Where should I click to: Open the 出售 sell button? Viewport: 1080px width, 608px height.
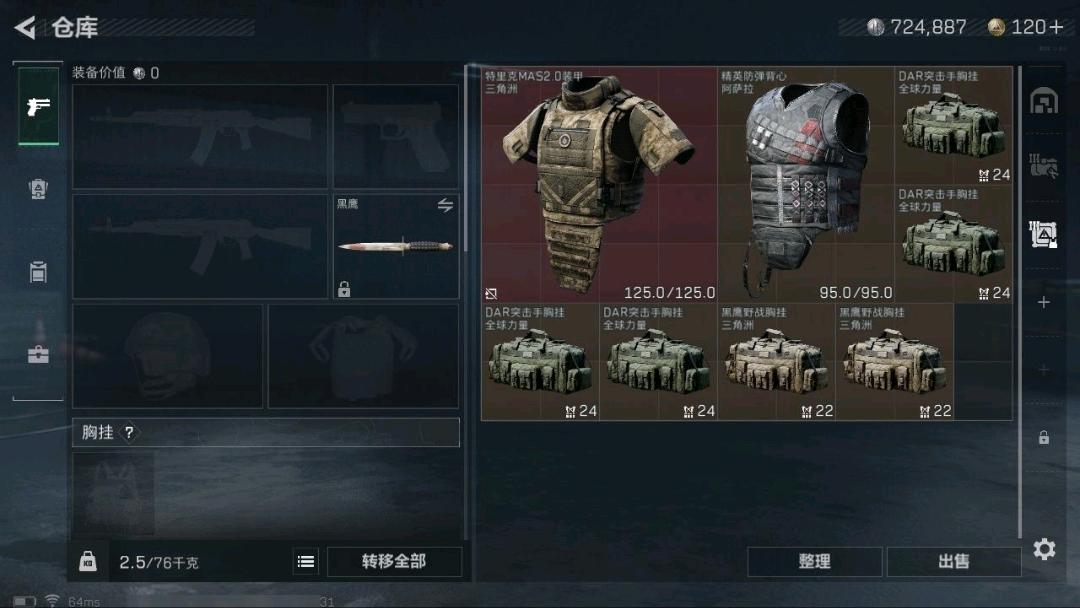pyautogui.click(x=953, y=562)
